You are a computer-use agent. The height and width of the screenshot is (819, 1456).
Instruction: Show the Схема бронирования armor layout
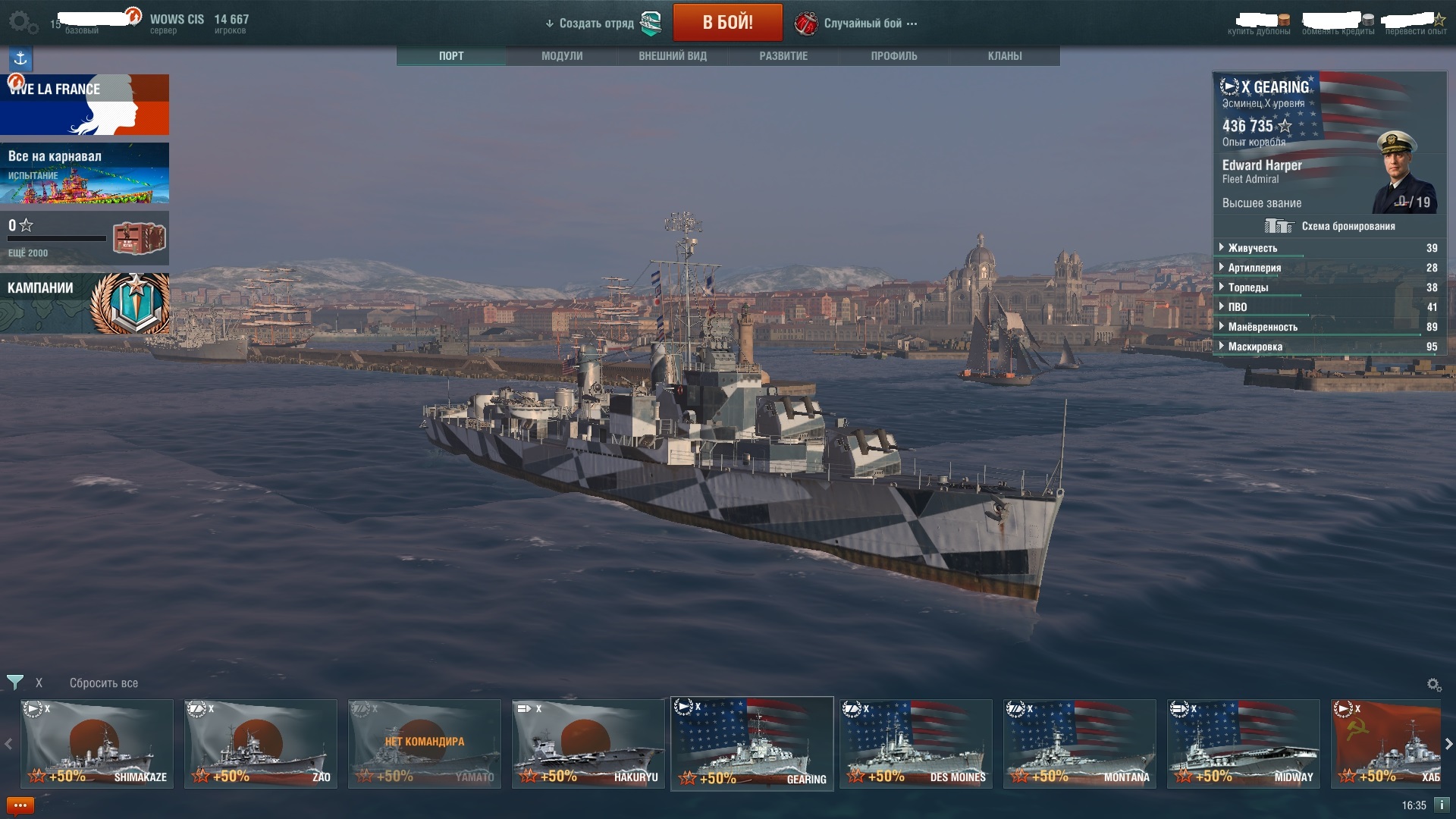pos(1330,226)
